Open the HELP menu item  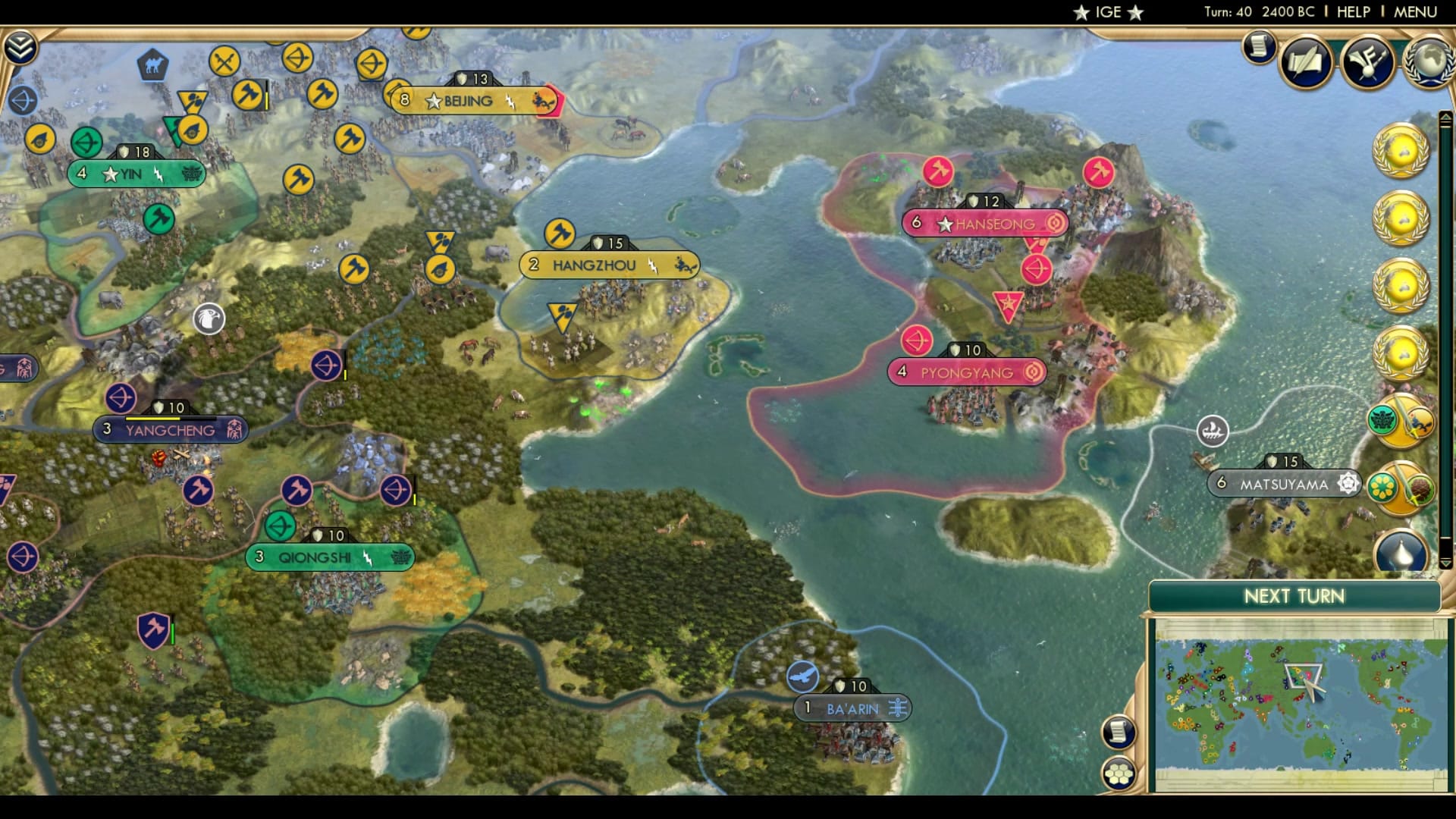click(x=1354, y=11)
